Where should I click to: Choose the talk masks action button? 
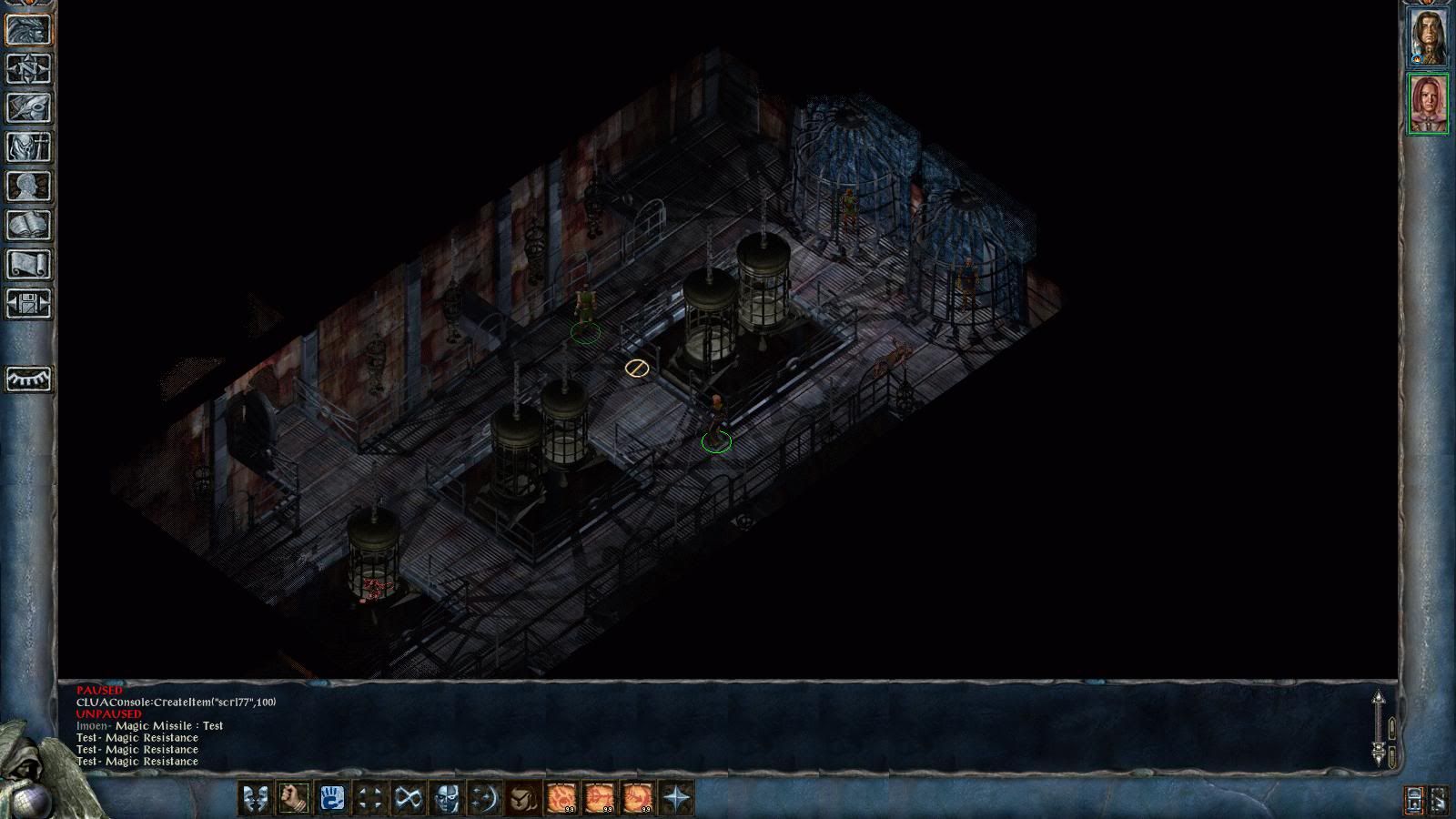254,799
